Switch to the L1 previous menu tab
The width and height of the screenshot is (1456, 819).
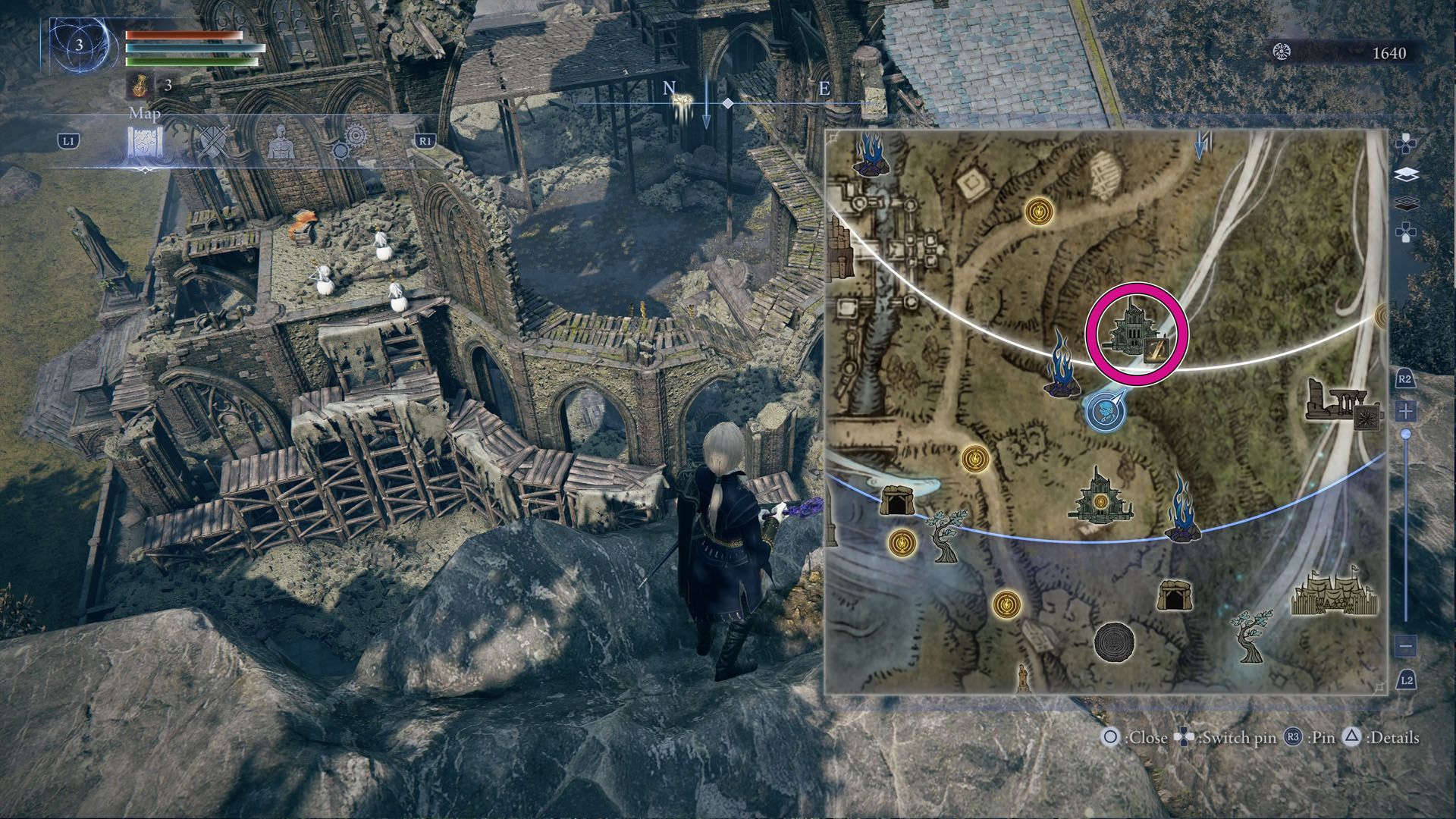click(70, 140)
